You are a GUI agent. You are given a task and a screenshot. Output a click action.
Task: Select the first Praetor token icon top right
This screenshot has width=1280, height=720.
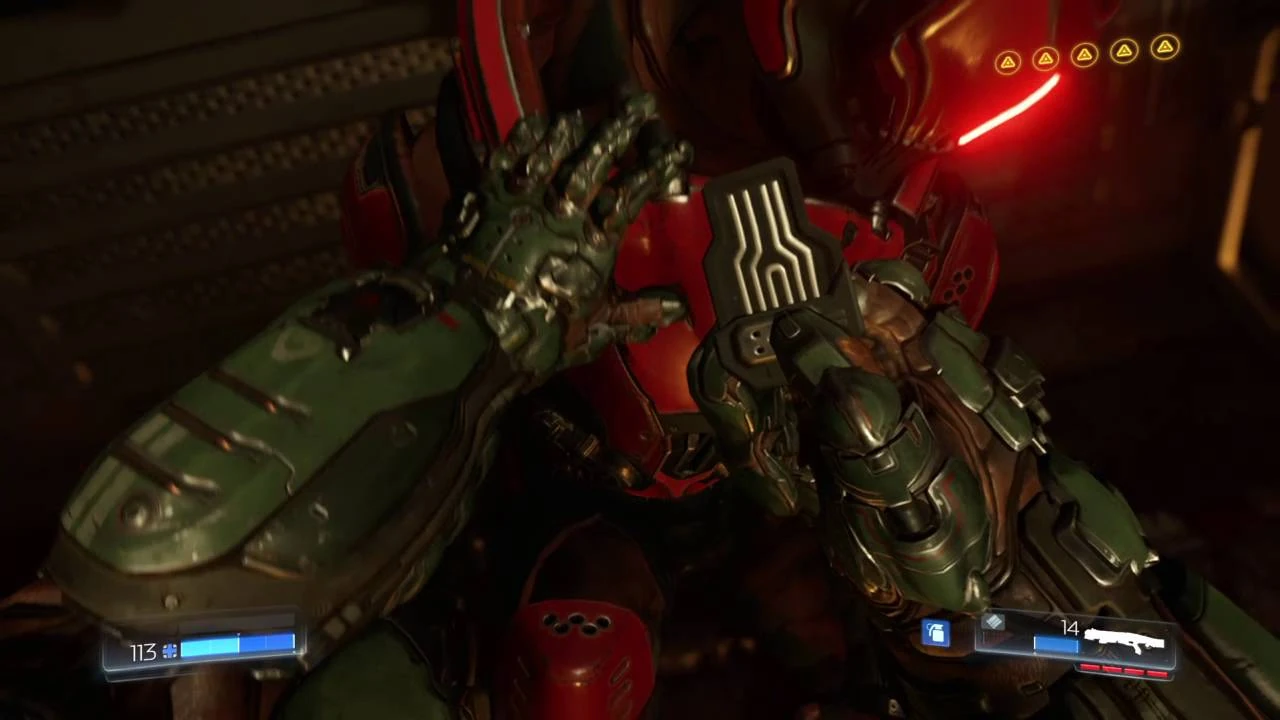(x=1008, y=60)
